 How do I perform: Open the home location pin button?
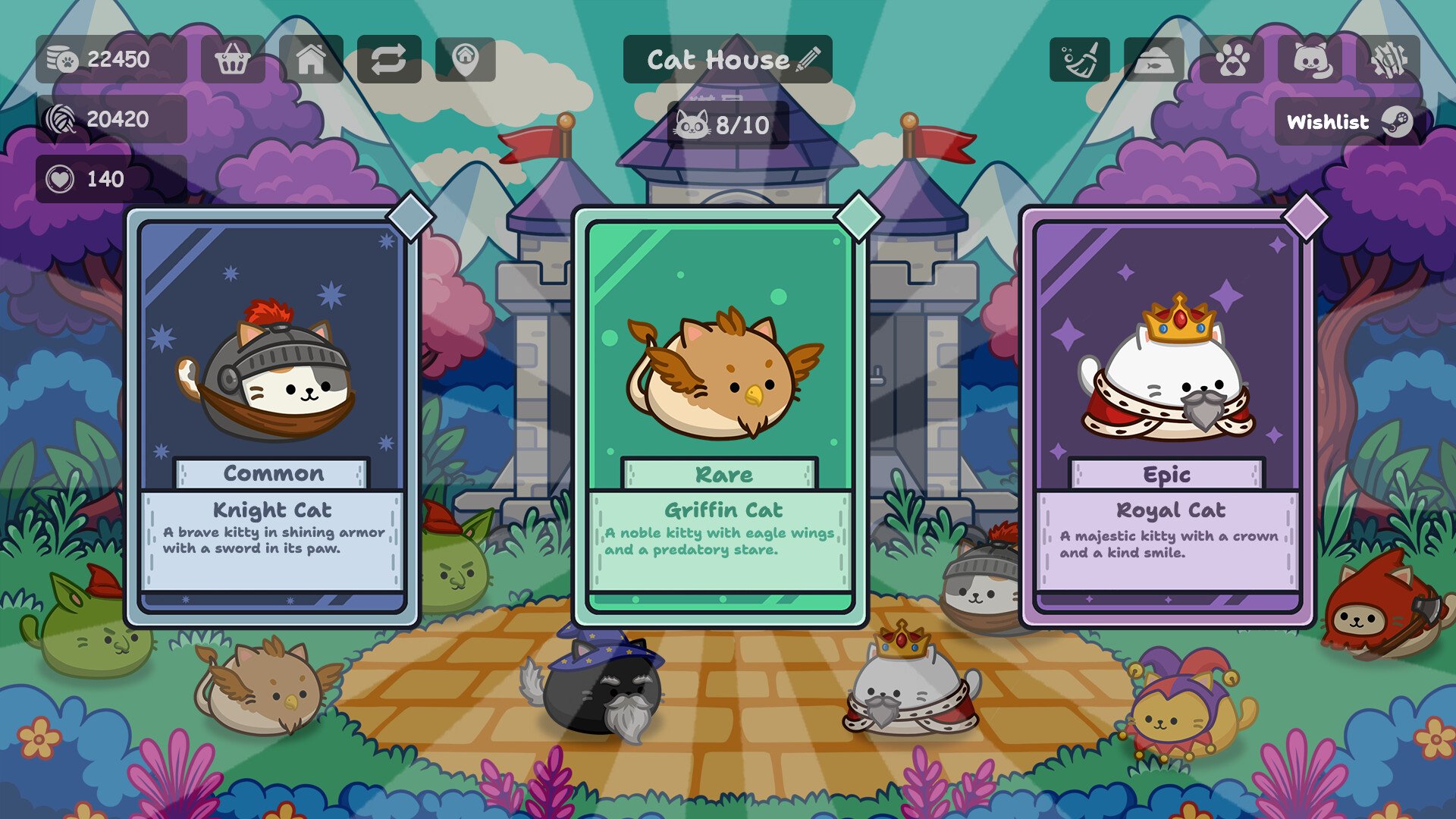(x=466, y=59)
